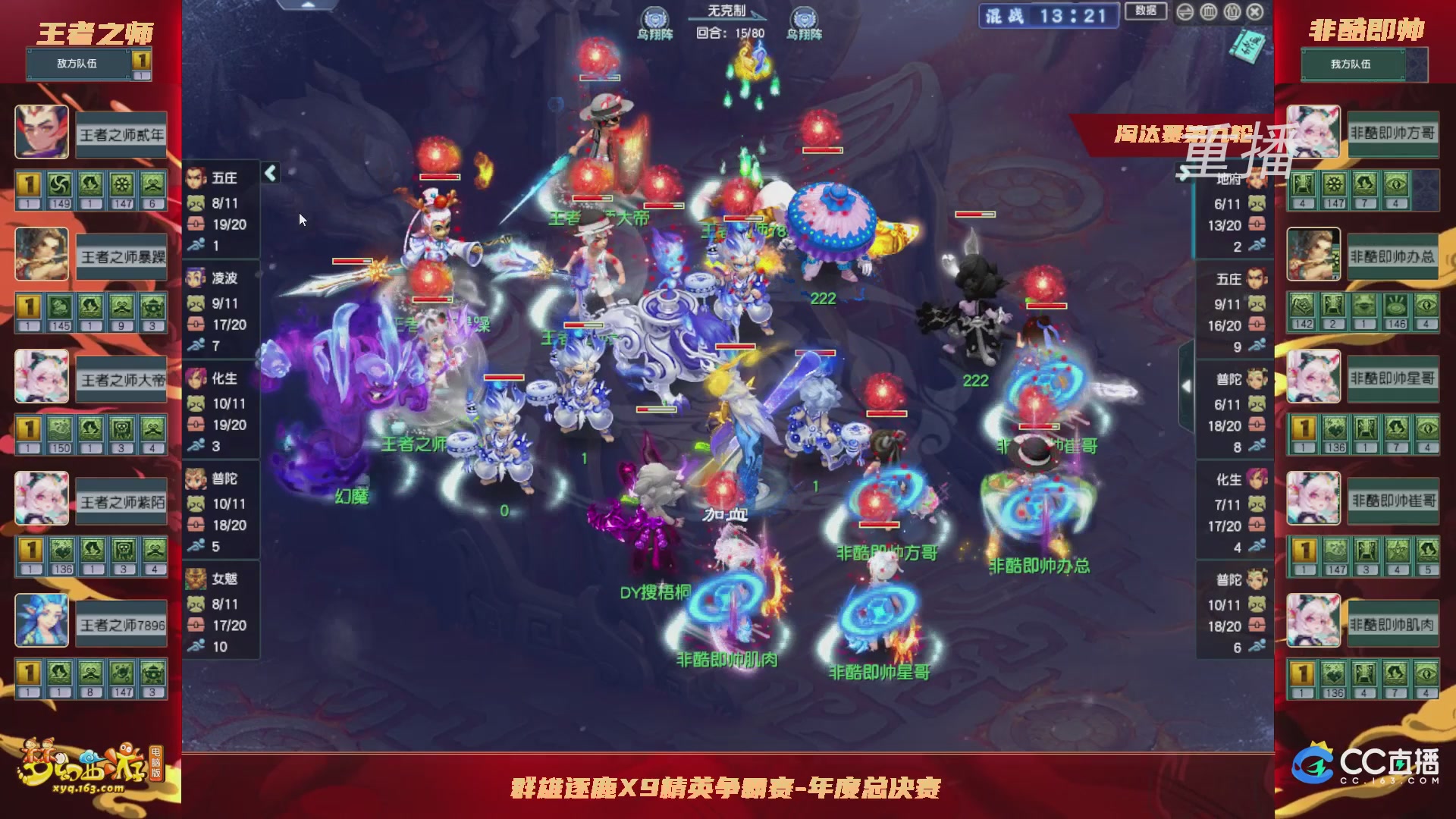Select 凌波's portrait icon in the unit list
This screenshot has width=1456, height=819.
(x=195, y=279)
